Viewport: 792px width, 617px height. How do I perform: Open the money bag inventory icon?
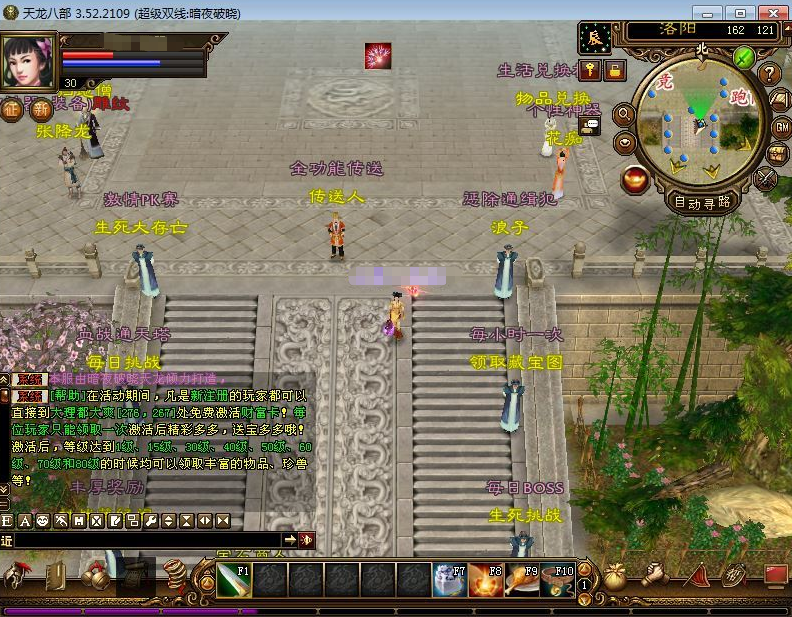pos(615,577)
